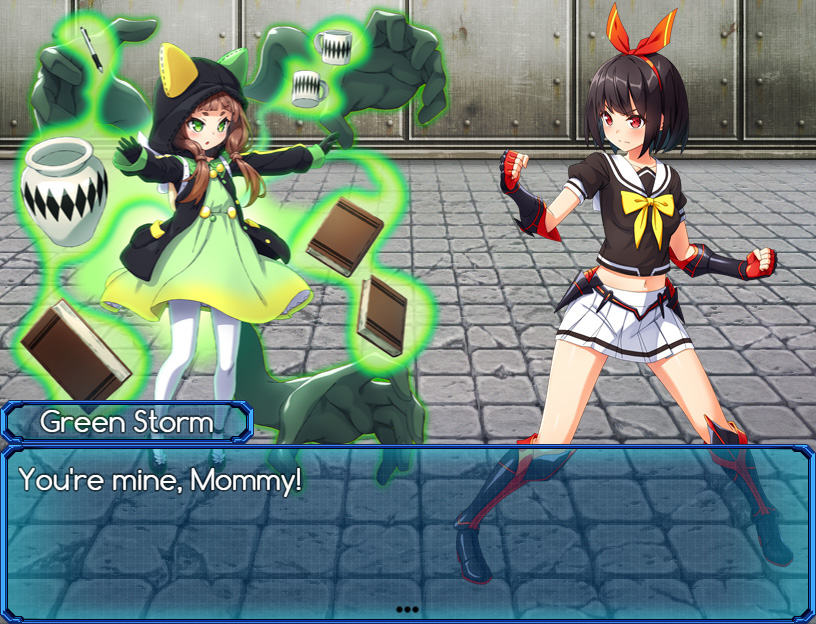Click the three-dot advance indicator
Screen dimensions: 816x624
pyautogui.click(x=407, y=608)
